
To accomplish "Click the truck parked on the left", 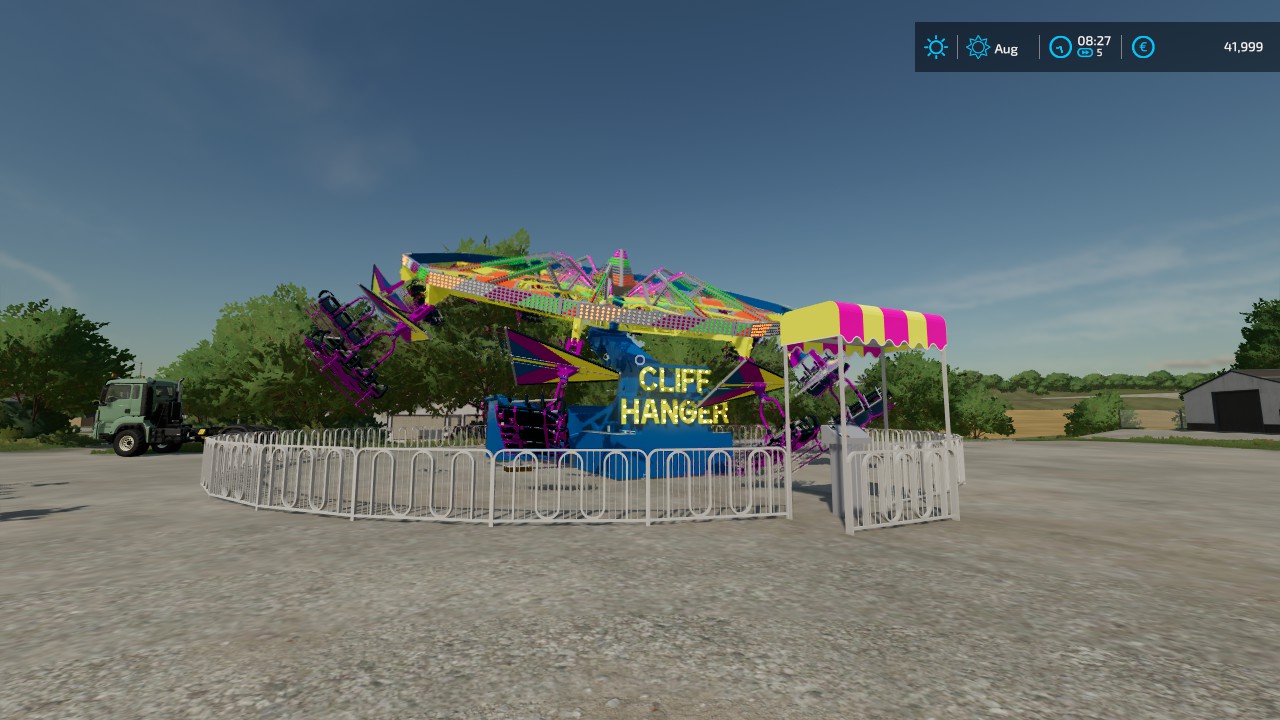I will pos(140,412).
